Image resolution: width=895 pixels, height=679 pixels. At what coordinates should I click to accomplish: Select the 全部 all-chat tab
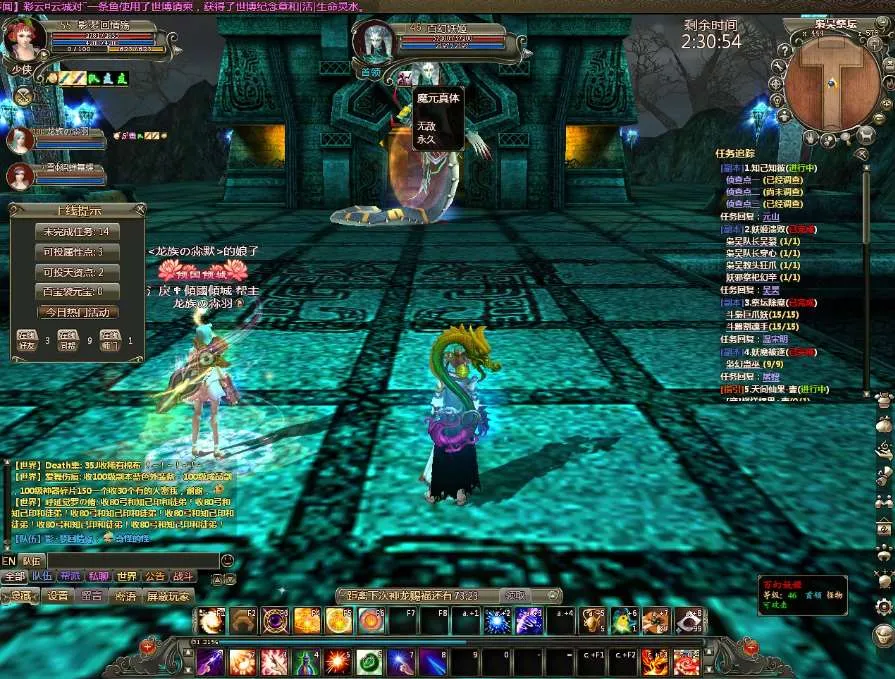click(14, 577)
